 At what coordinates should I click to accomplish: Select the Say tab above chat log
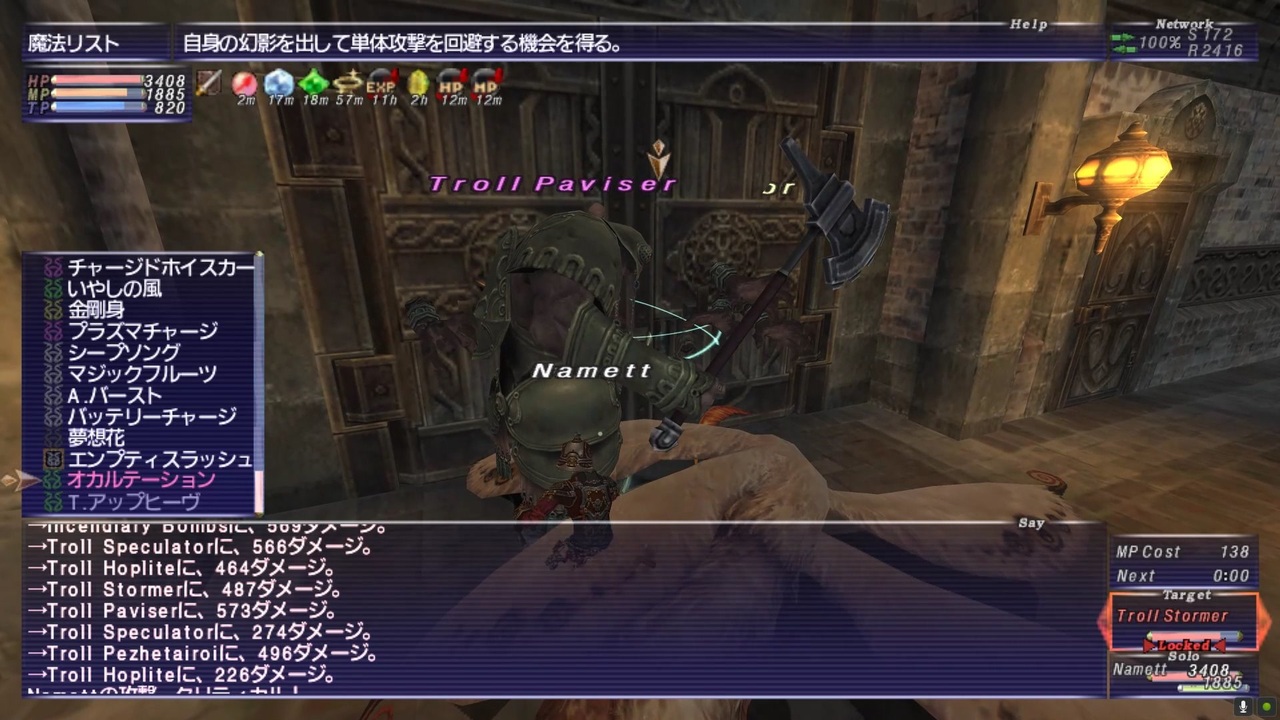(x=1031, y=522)
